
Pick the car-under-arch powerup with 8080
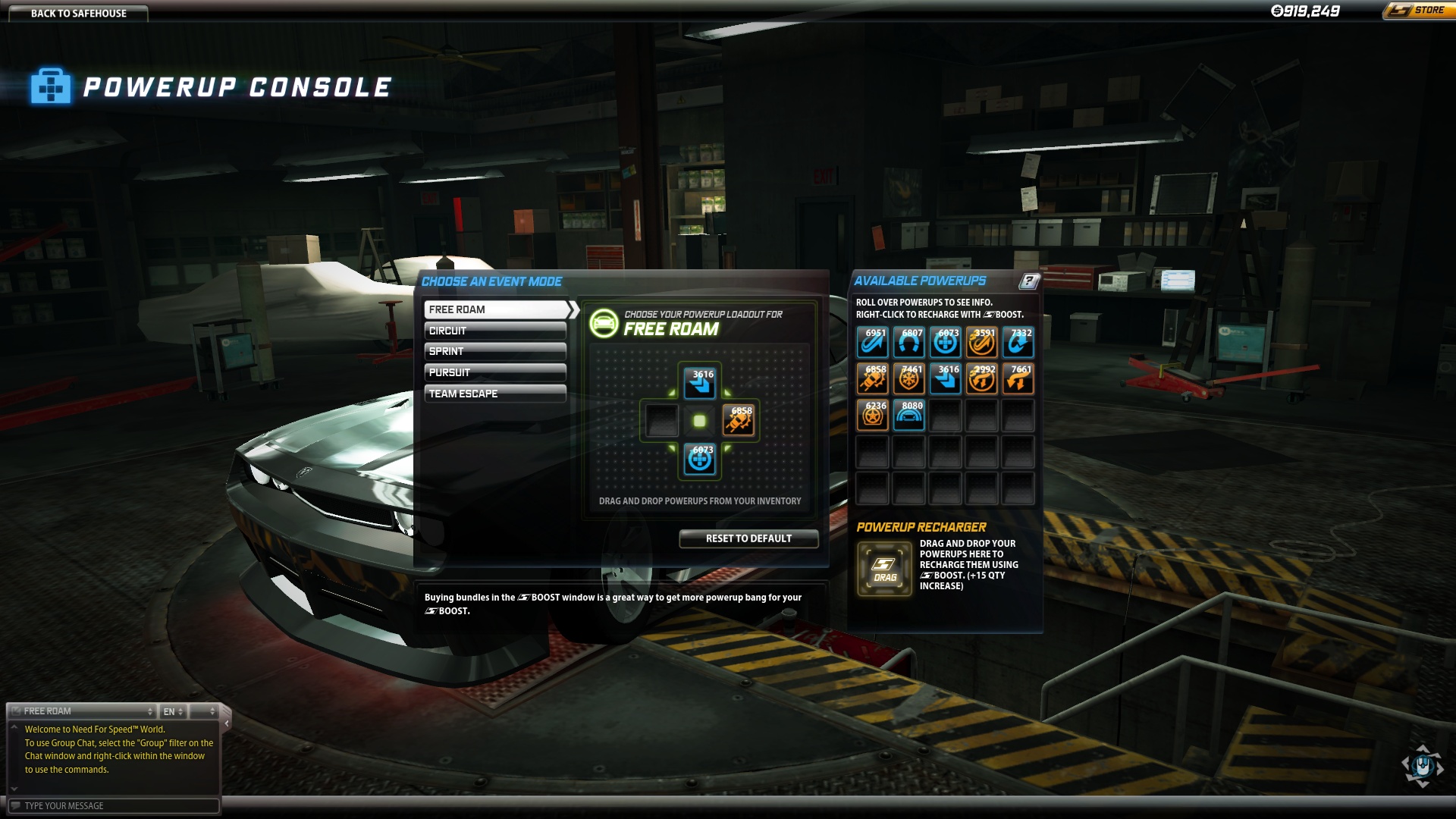pos(908,416)
